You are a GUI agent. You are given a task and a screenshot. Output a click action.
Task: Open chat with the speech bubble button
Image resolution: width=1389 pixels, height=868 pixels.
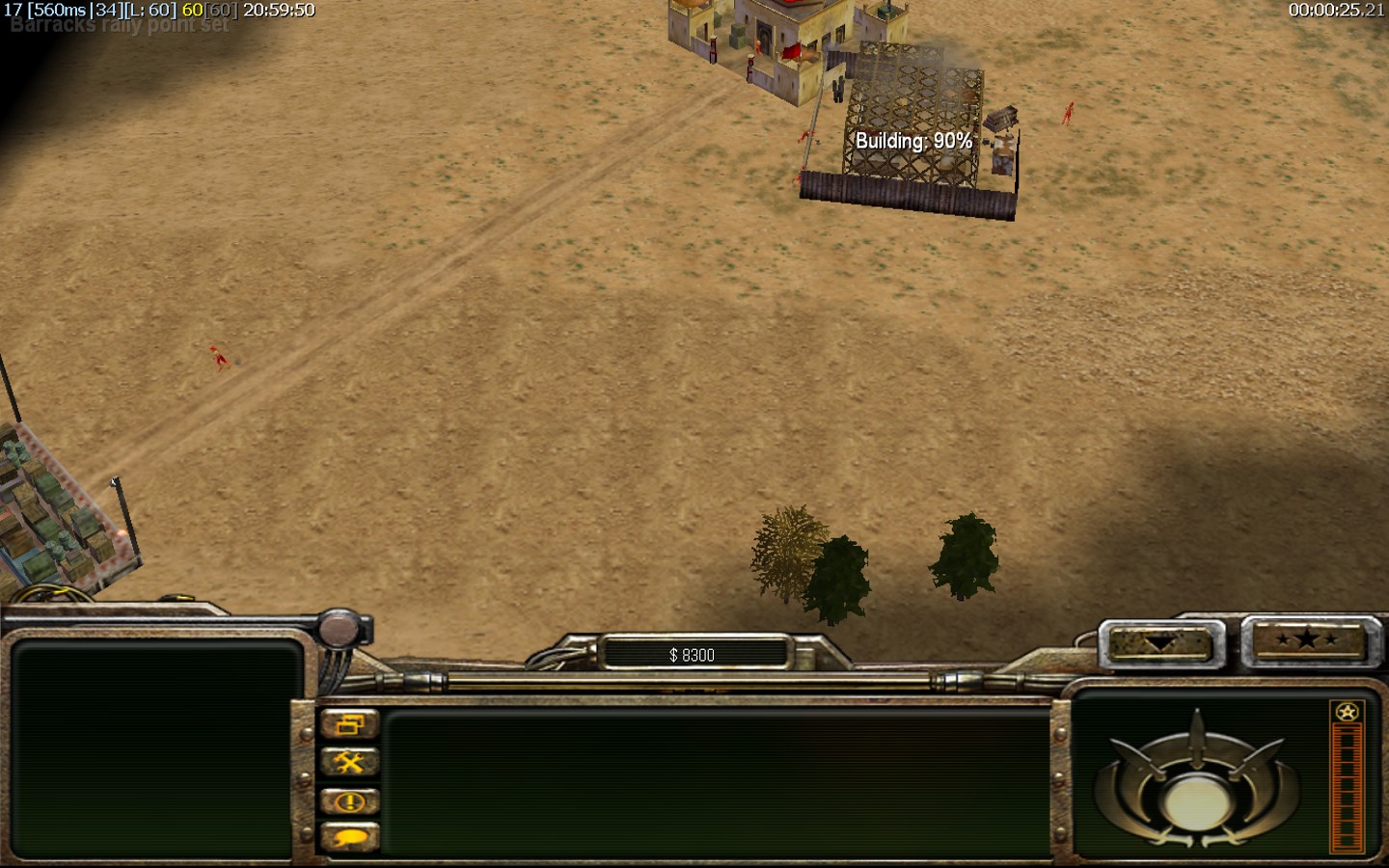[349, 837]
